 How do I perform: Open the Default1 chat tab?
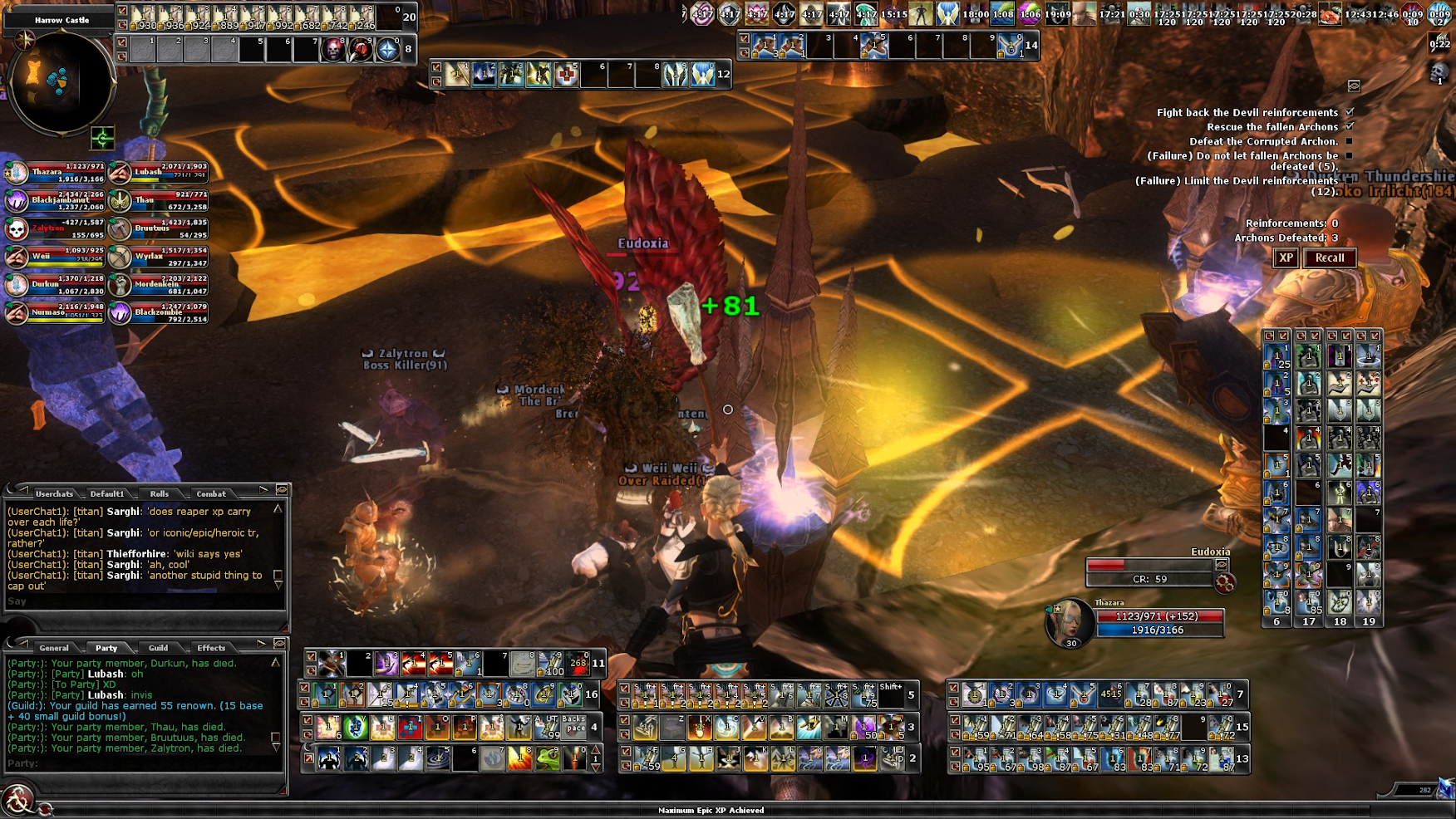(107, 493)
